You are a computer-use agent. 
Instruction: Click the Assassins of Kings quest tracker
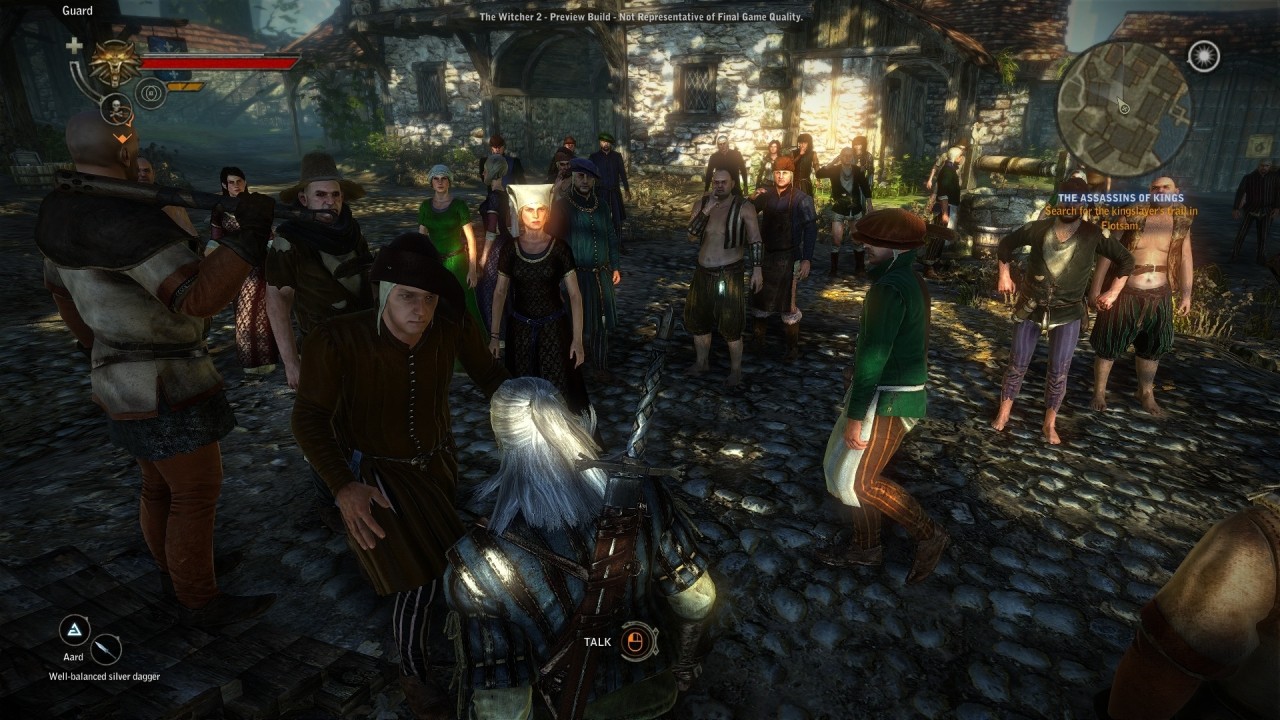click(1120, 198)
